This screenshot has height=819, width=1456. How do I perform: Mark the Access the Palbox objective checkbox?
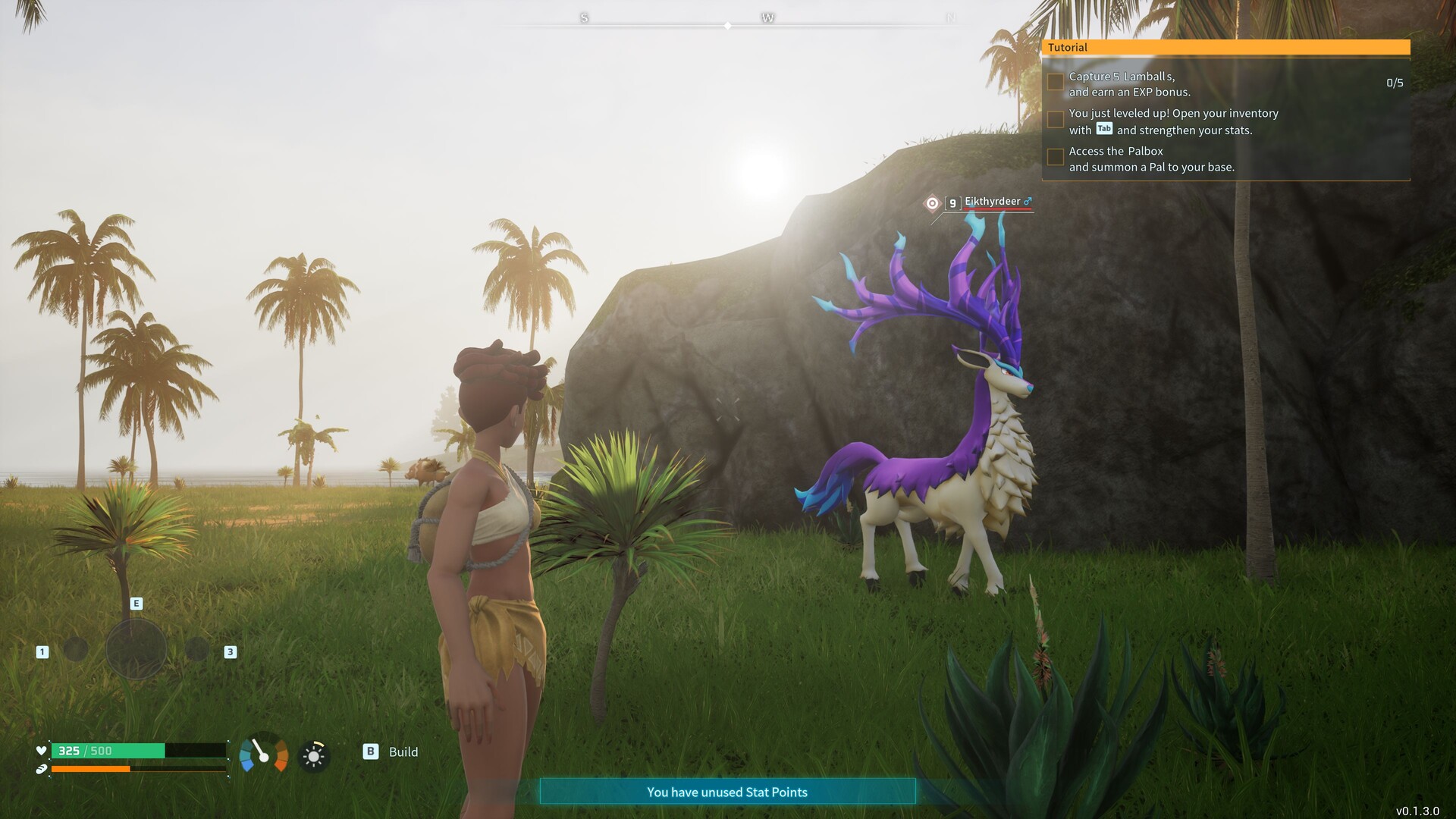[1055, 157]
